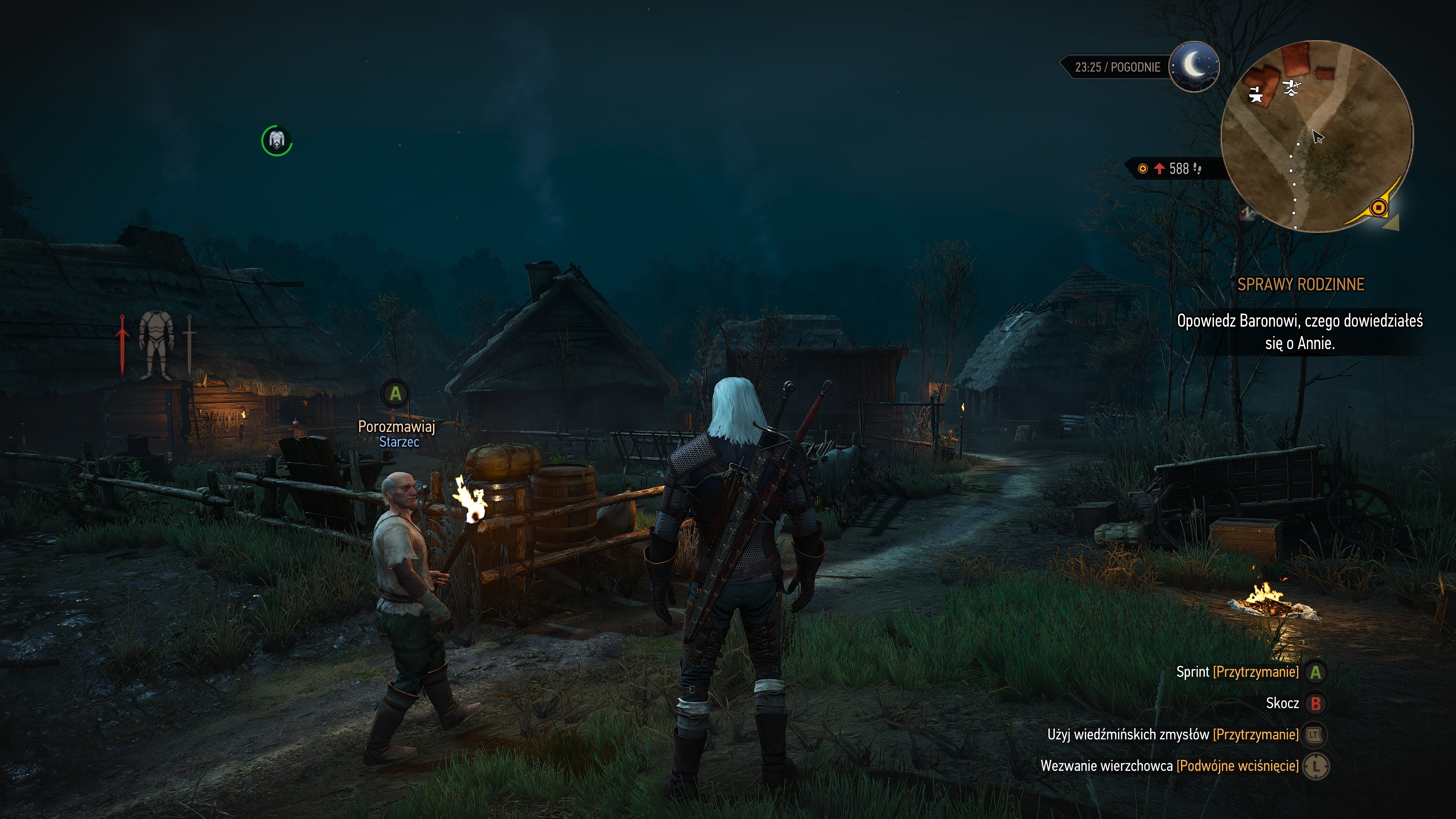The height and width of the screenshot is (819, 1456).
Task: Click the armor figure durability indicator
Action: click(x=156, y=344)
